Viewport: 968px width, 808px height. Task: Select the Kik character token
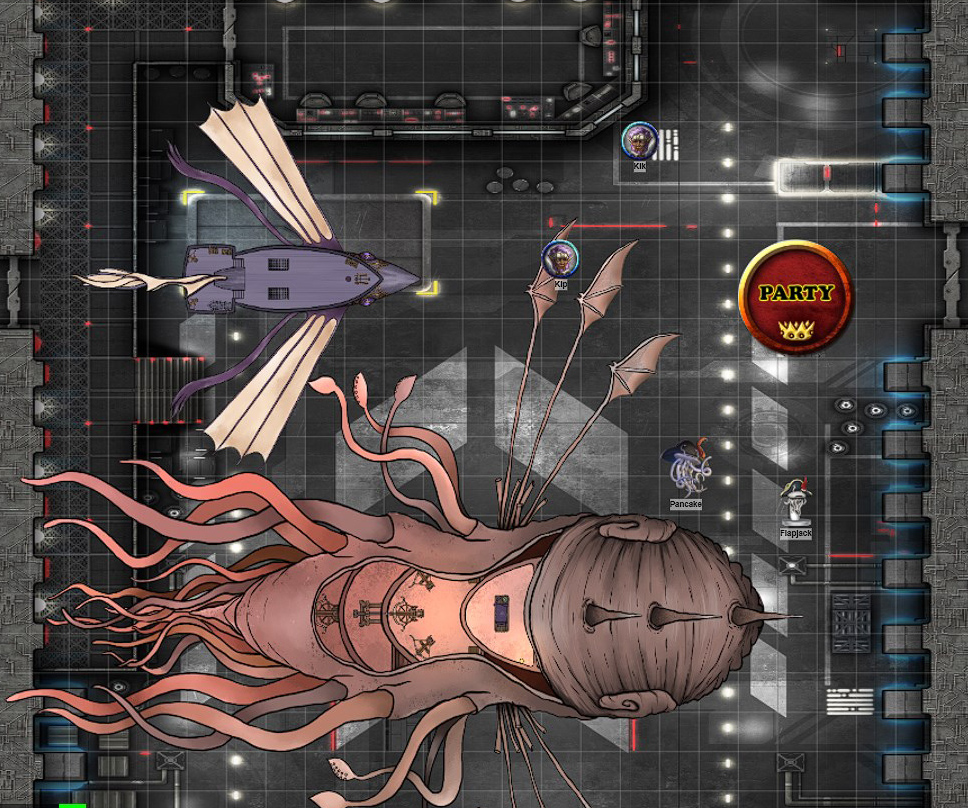pyautogui.click(x=639, y=141)
